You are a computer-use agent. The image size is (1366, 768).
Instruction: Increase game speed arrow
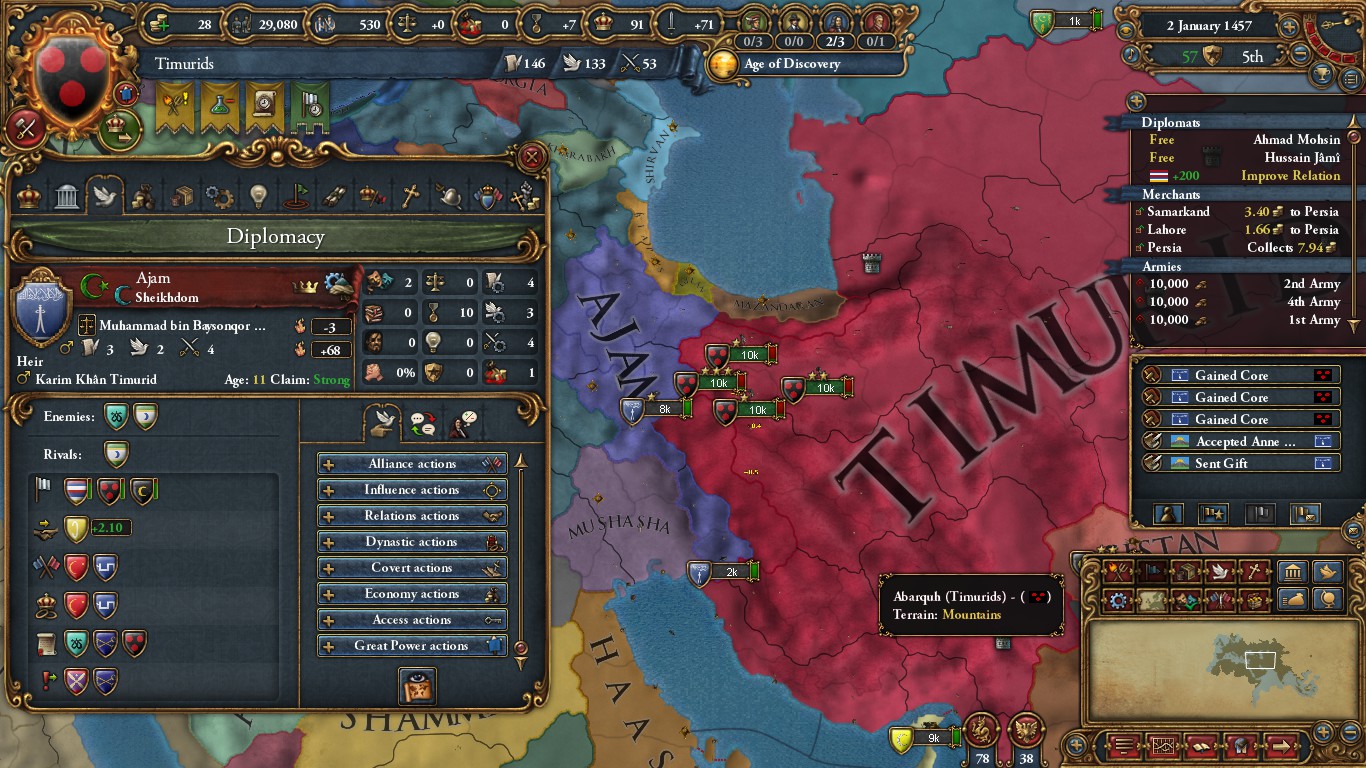click(x=1289, y=27)
